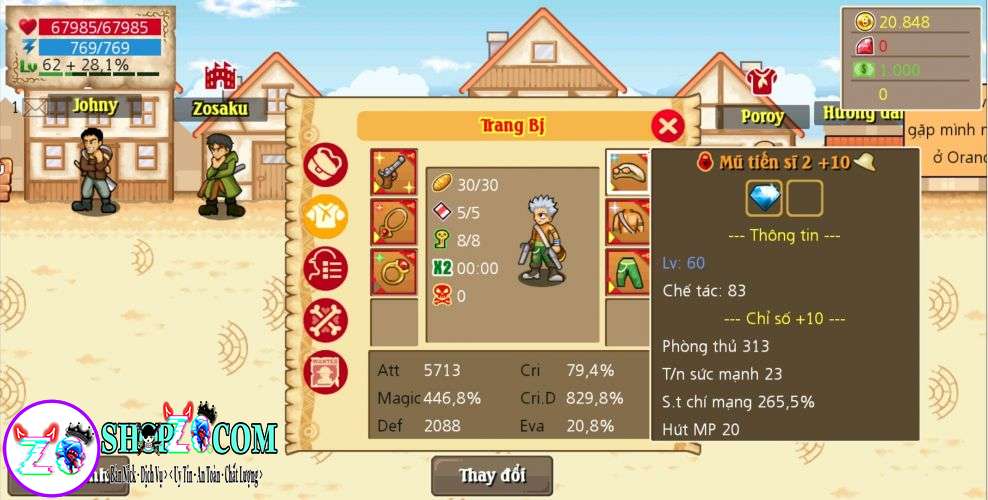Close the Trang Bị equipment window
The width and height of the screenshot is (988, 500).
point(668,126)
